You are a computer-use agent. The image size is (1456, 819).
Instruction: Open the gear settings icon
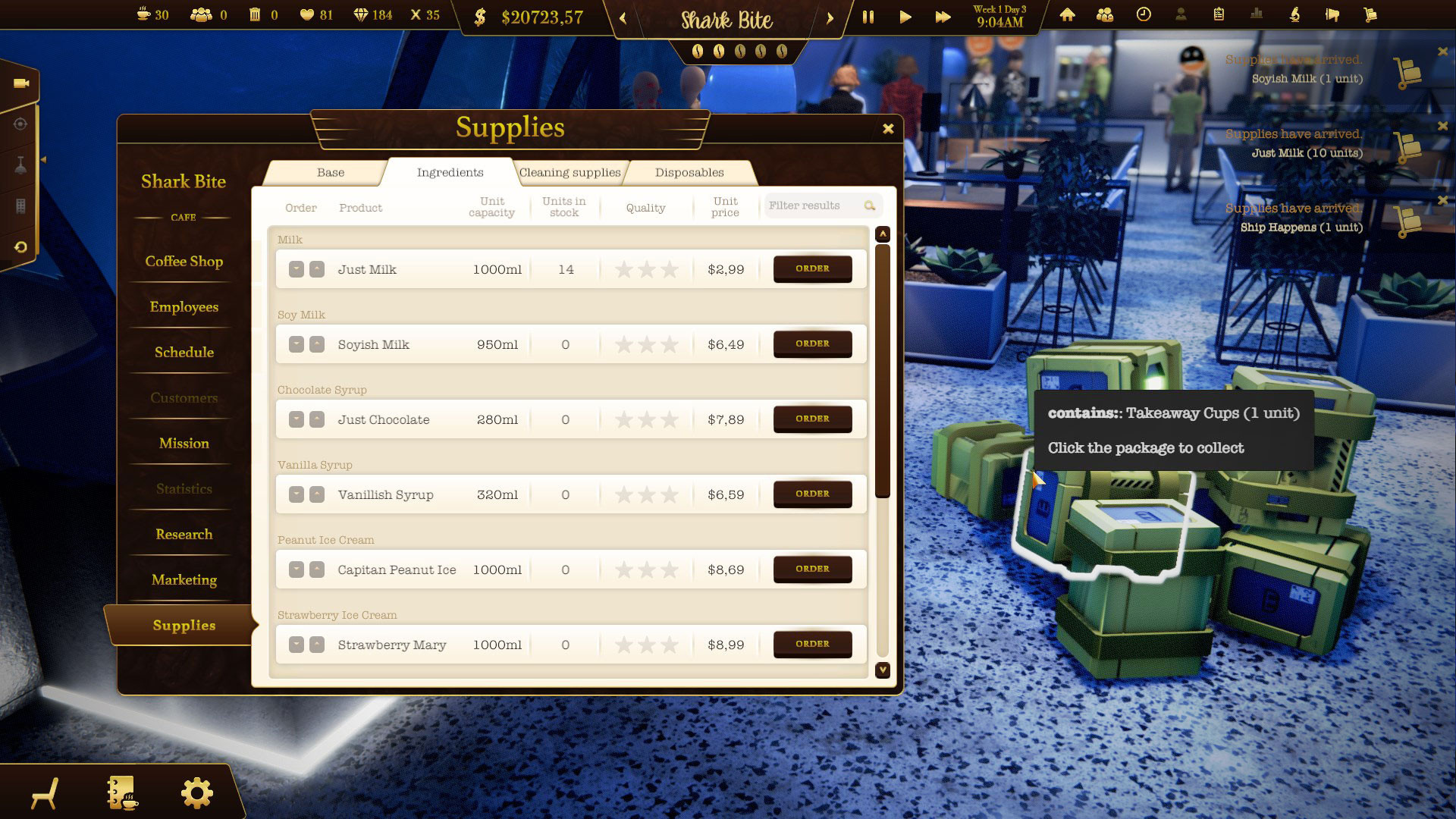coord(196,792)
